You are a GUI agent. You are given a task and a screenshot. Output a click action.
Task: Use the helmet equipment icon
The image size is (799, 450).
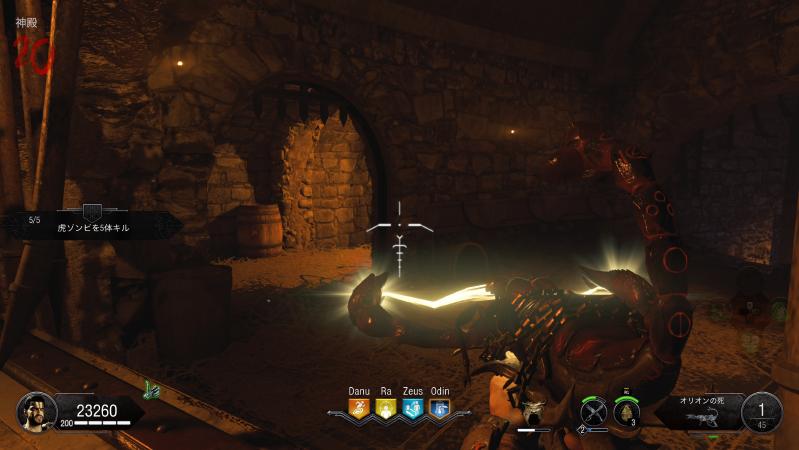[x=627, y=410]
